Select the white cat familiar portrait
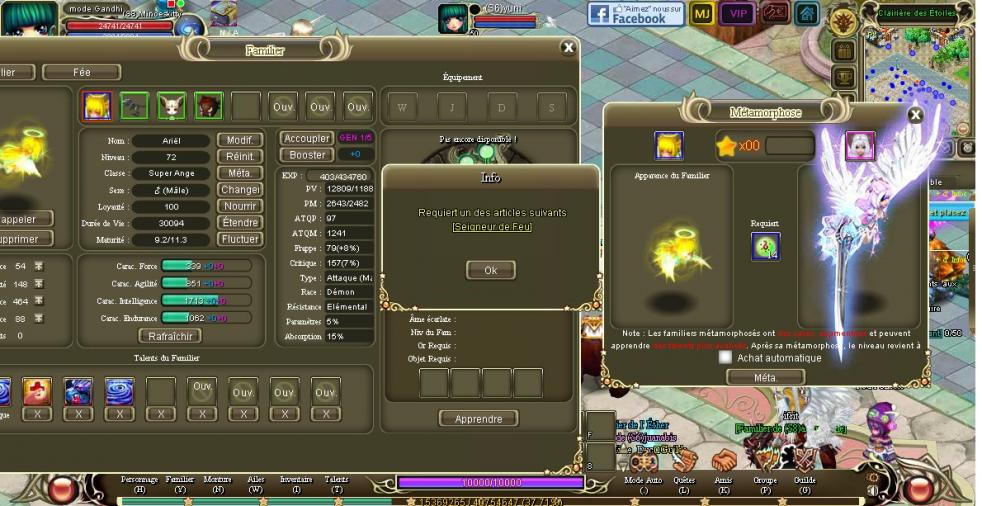This screenshot has width=982, height=506. 171,105
